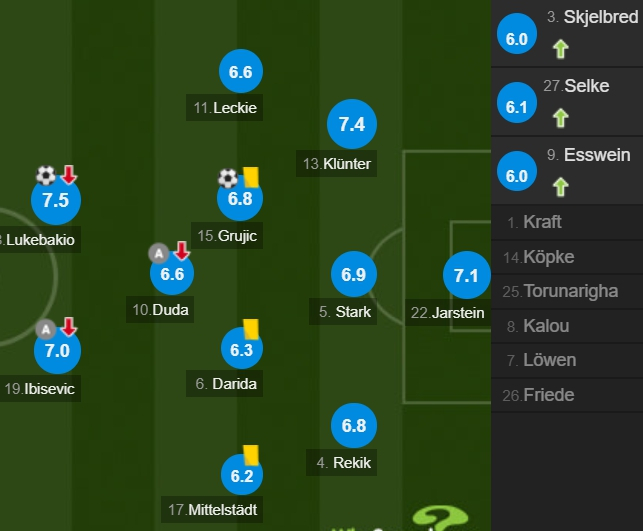Viewport: 643px width, 531px height.
Task: Click Darida's 6.3 rating circle
Action: 241,349
